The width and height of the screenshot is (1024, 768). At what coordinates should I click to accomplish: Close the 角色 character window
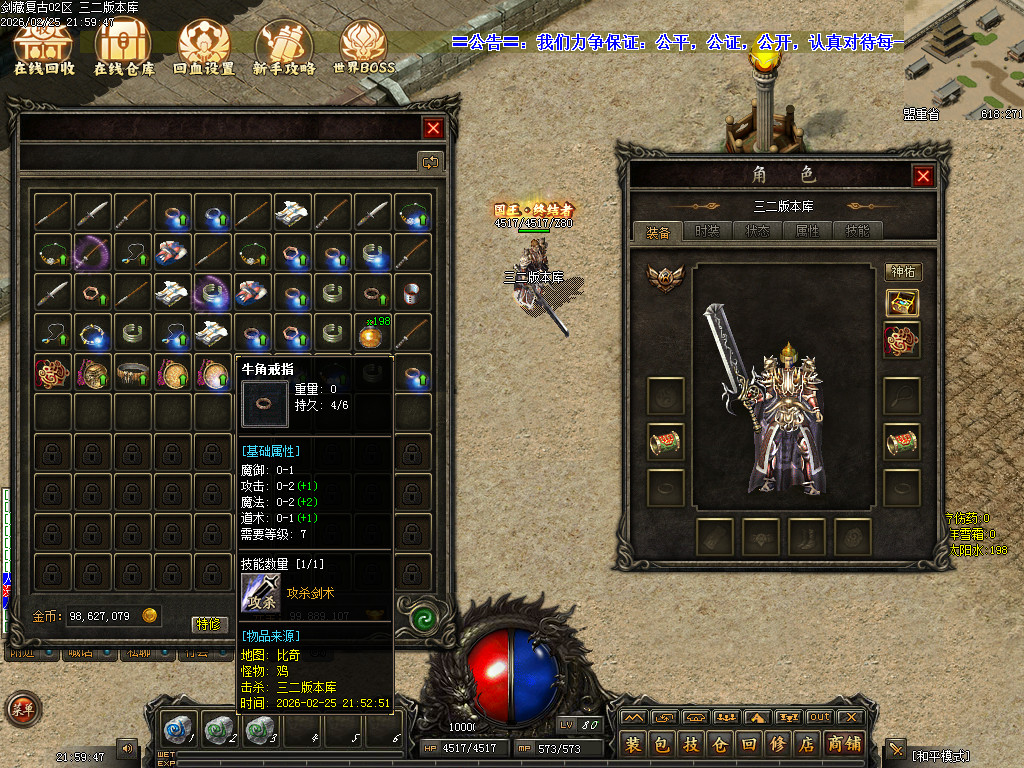923,176
